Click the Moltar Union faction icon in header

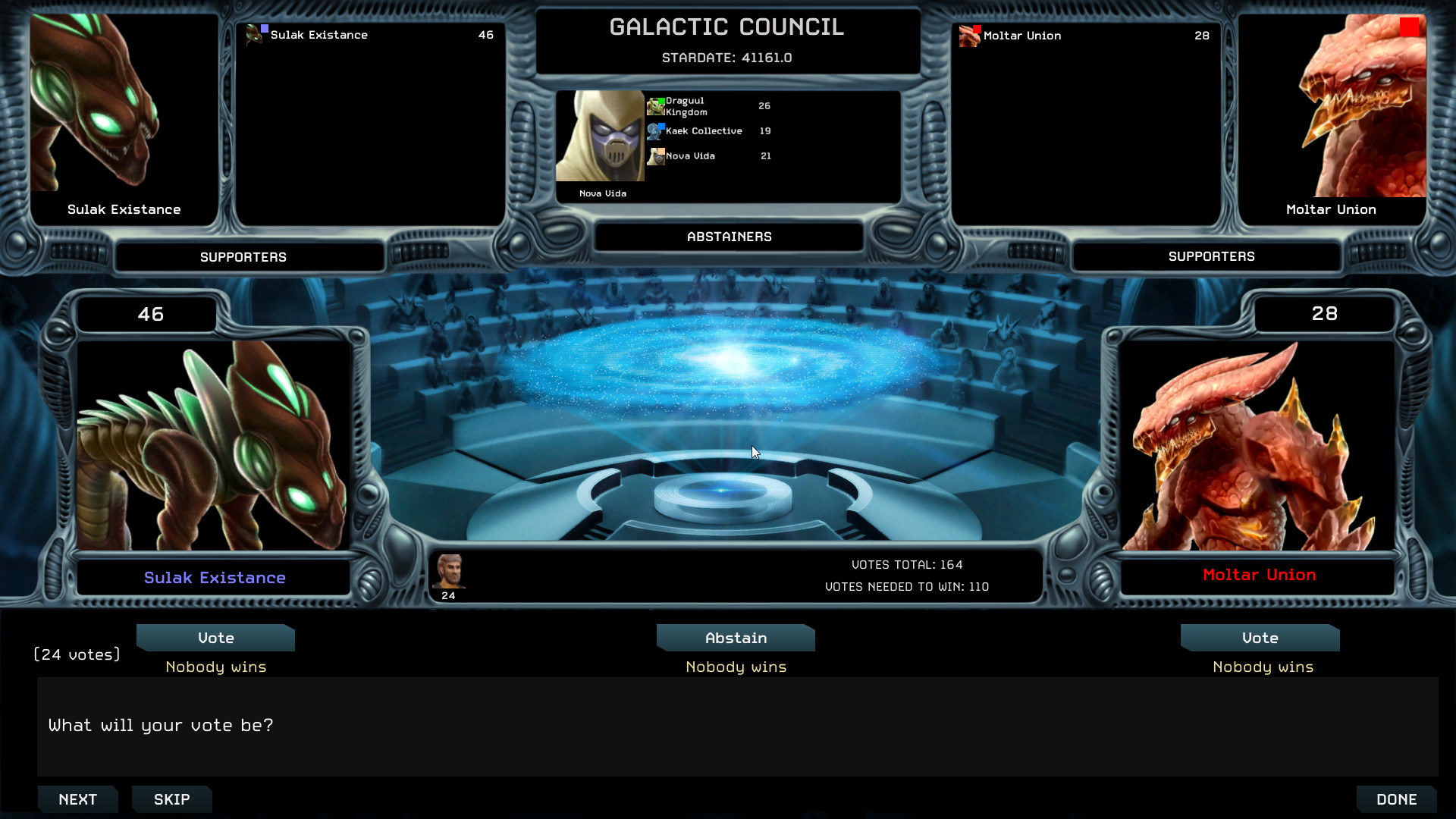[968, 35]
